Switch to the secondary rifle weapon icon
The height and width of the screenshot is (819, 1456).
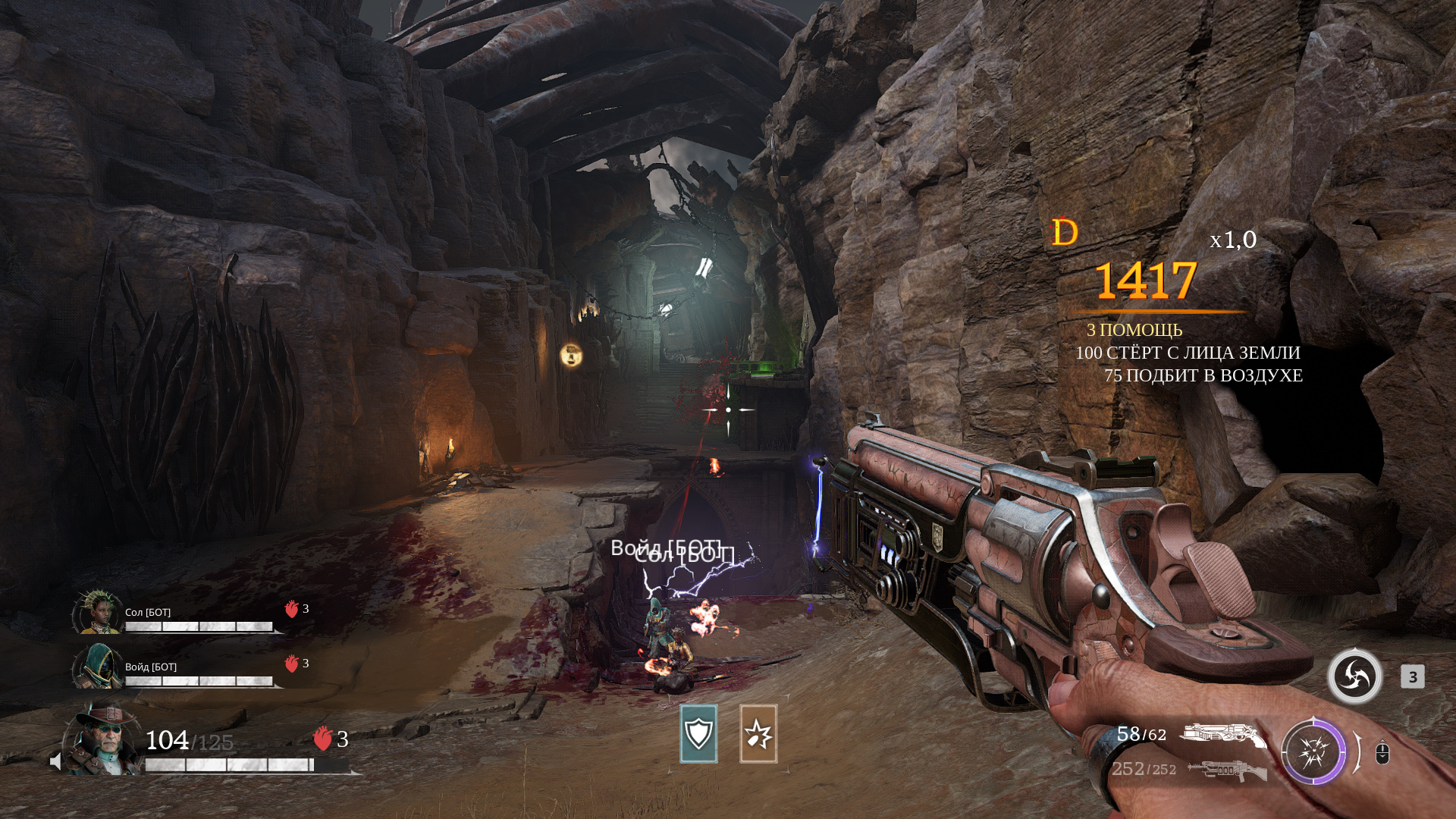click(x=1227, y=770)
